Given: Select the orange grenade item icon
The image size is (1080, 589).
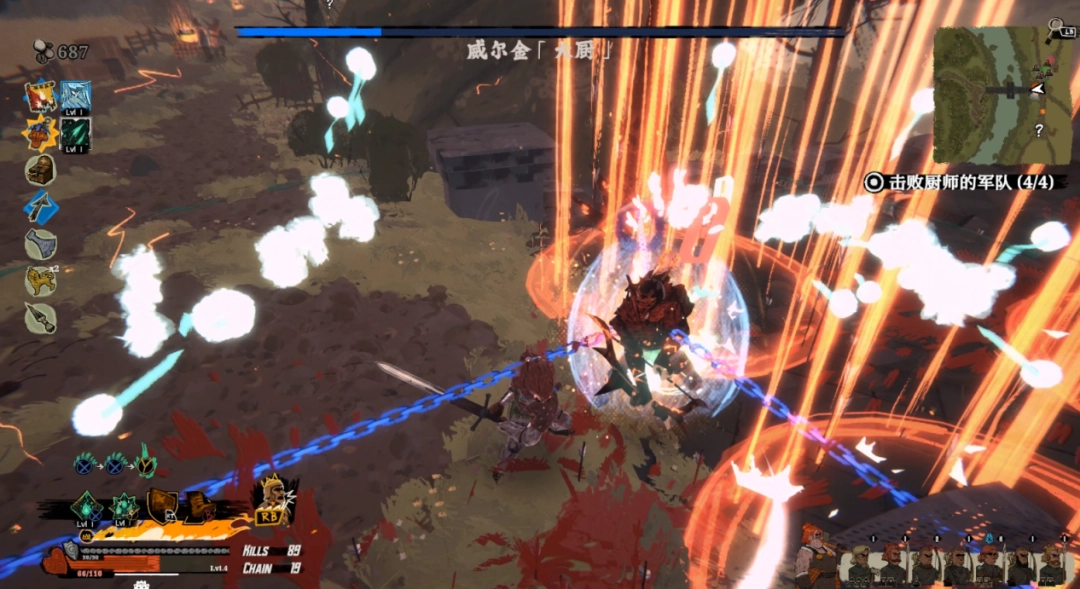Looking at the screenshot, I should tap(41, 134).
